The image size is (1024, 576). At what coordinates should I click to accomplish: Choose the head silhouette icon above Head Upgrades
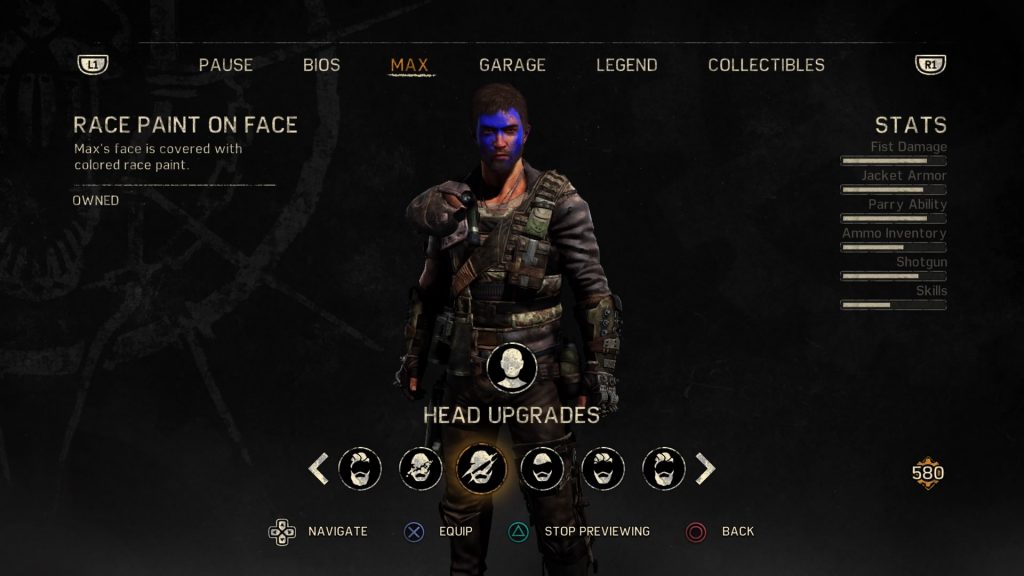[x=511, y=367]
